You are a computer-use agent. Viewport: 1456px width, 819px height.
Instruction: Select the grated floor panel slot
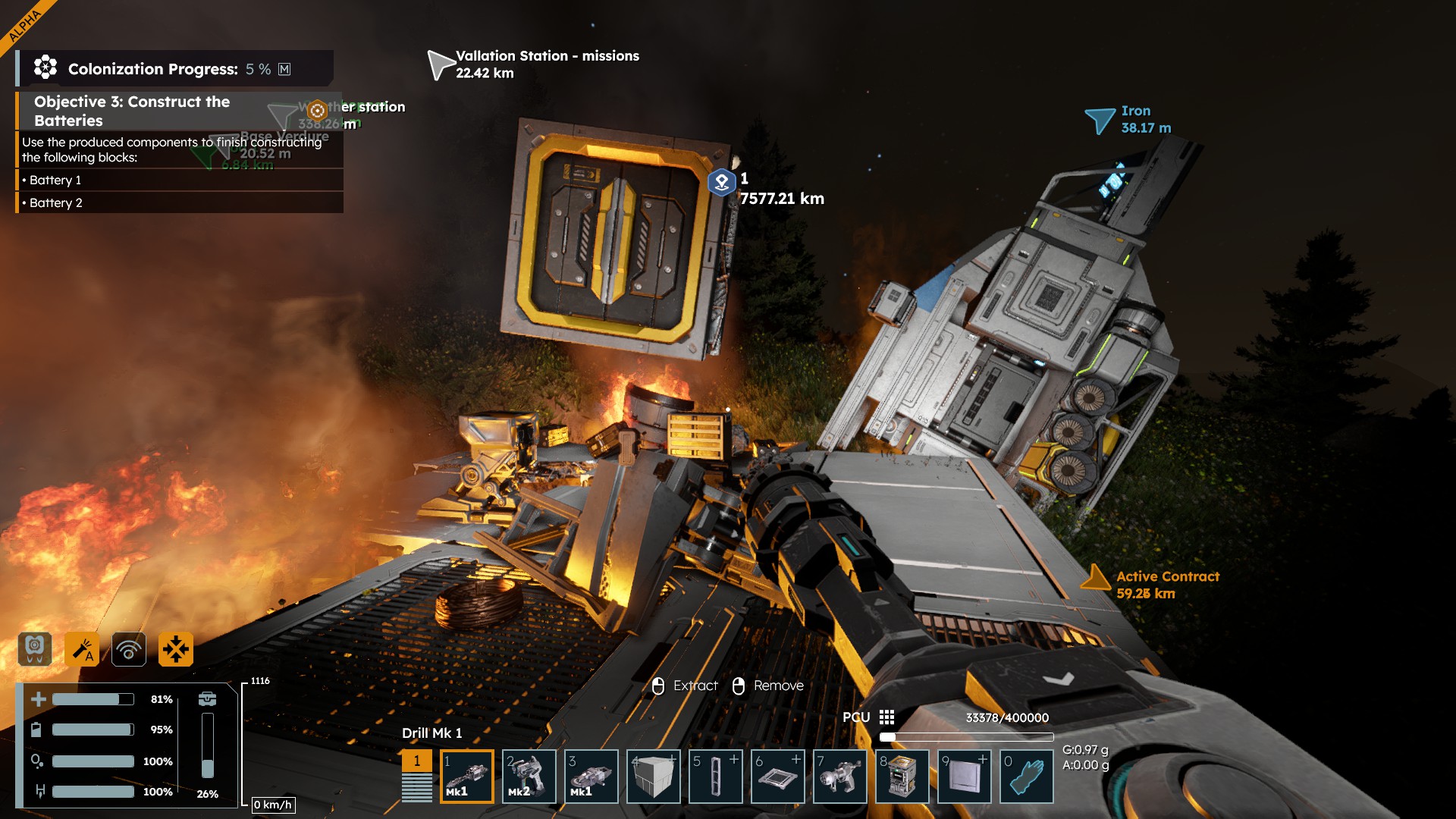click(778, 776)
